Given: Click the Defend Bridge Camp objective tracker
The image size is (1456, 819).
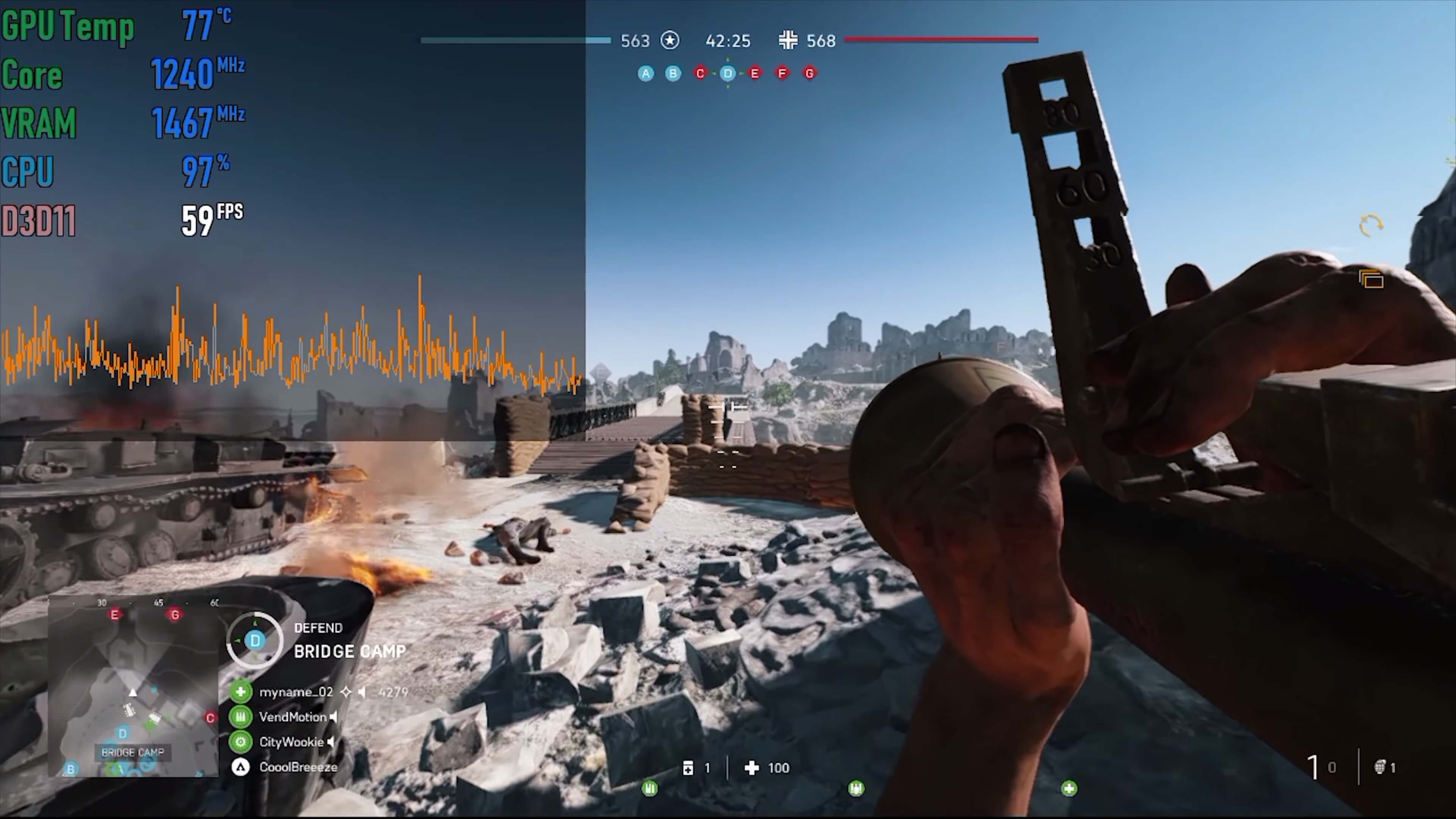Looking at the screenshot, I should point(317,640).
